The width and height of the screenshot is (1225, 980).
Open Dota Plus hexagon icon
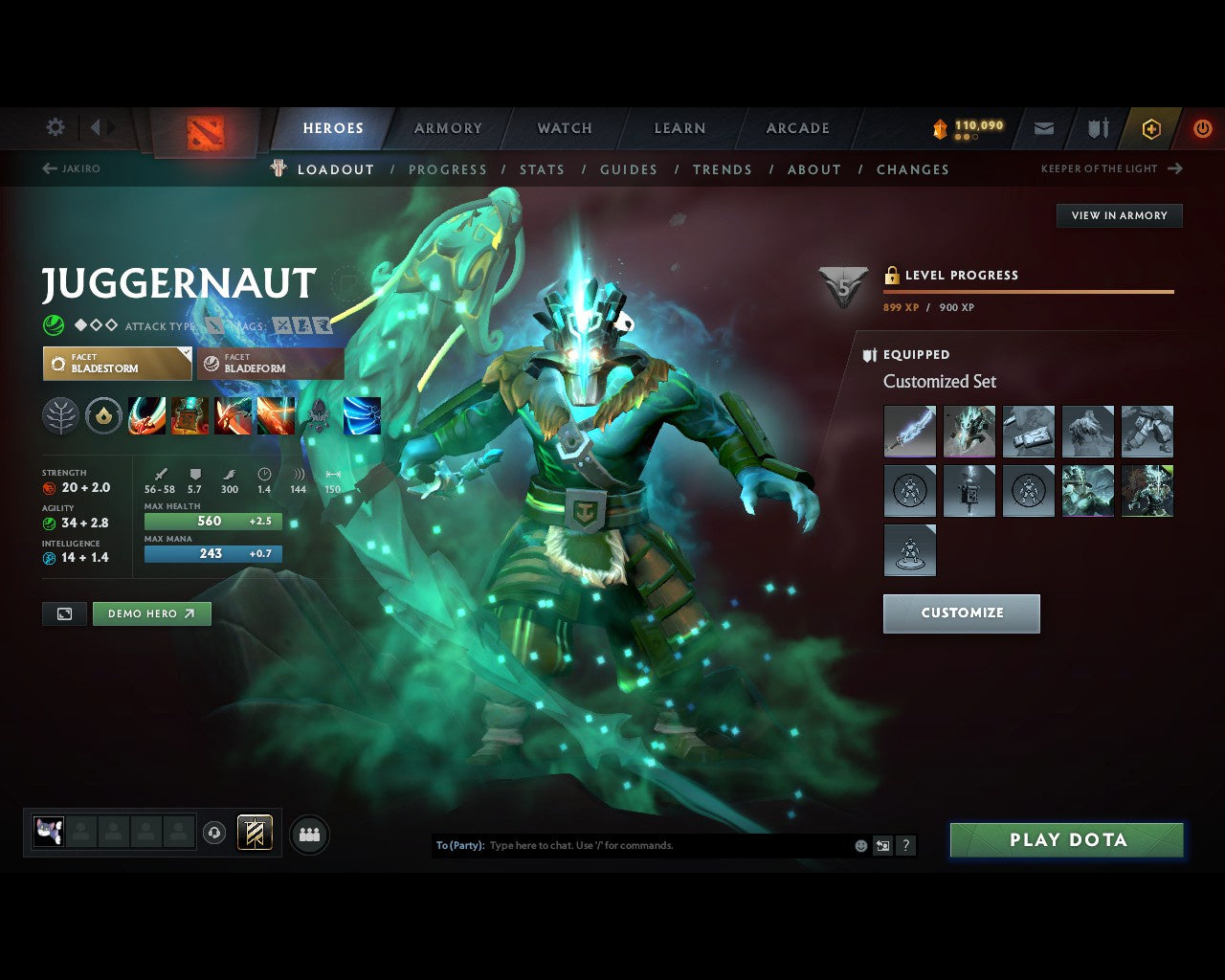pyautogui.click(x=1150, y=127)
